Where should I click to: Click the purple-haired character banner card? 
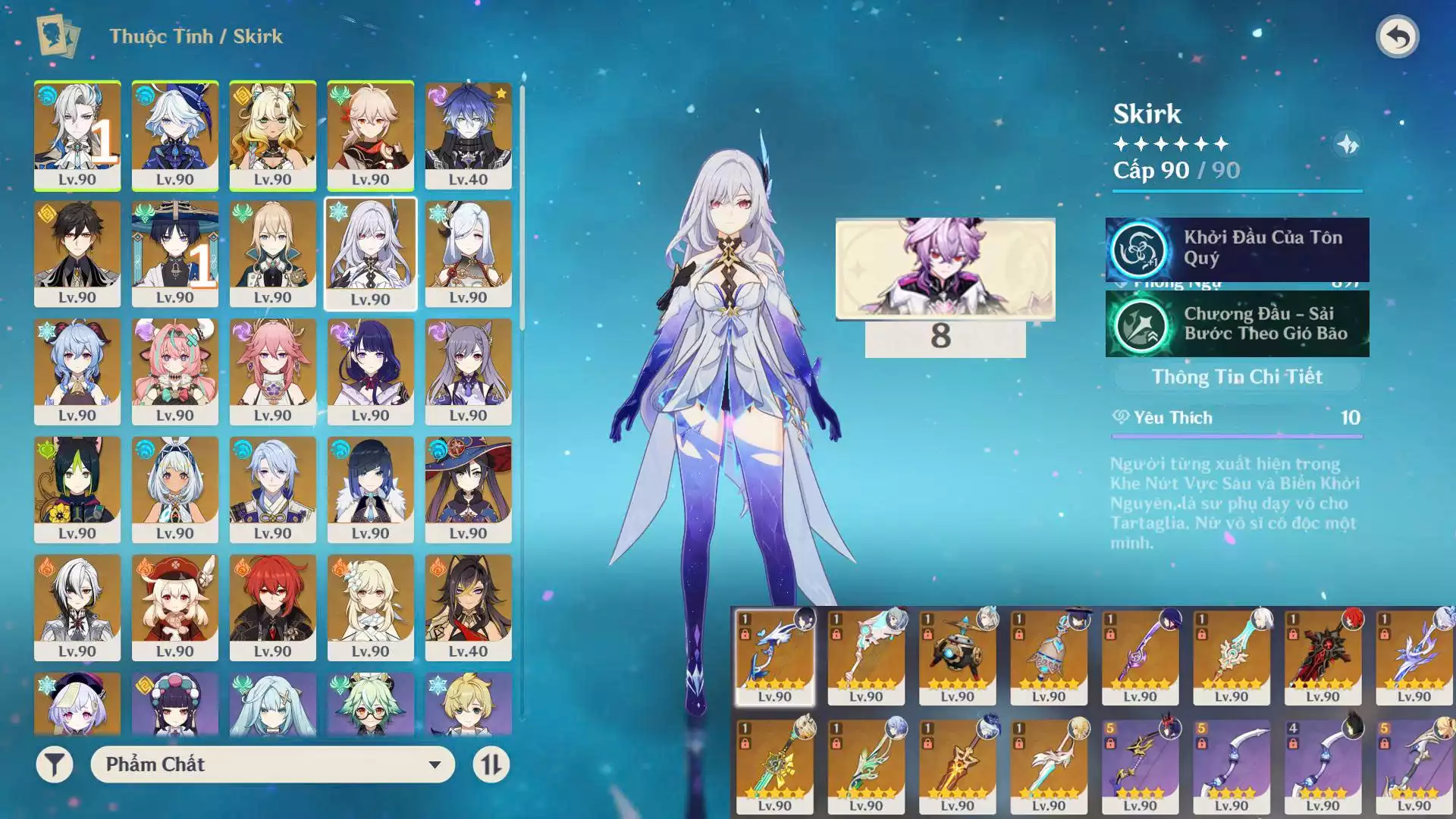coord(945,268)
